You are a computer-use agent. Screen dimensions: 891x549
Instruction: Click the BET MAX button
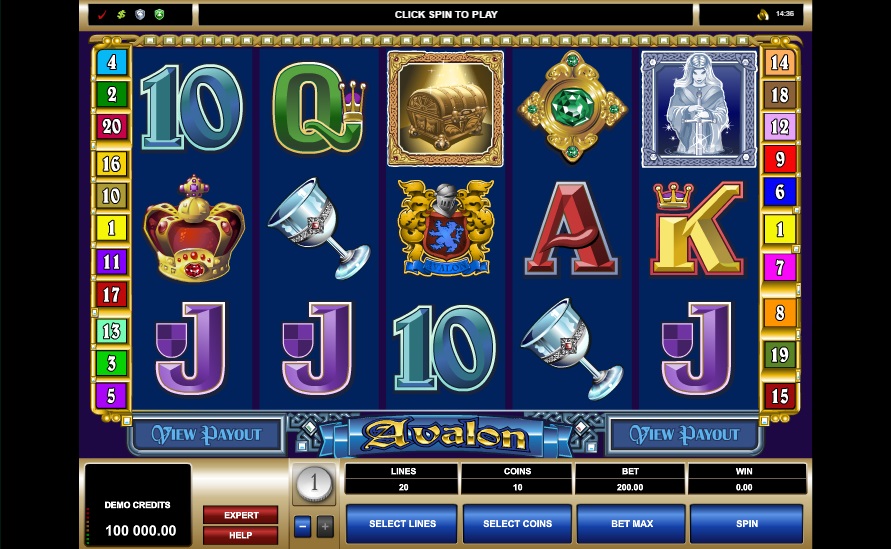631,523
